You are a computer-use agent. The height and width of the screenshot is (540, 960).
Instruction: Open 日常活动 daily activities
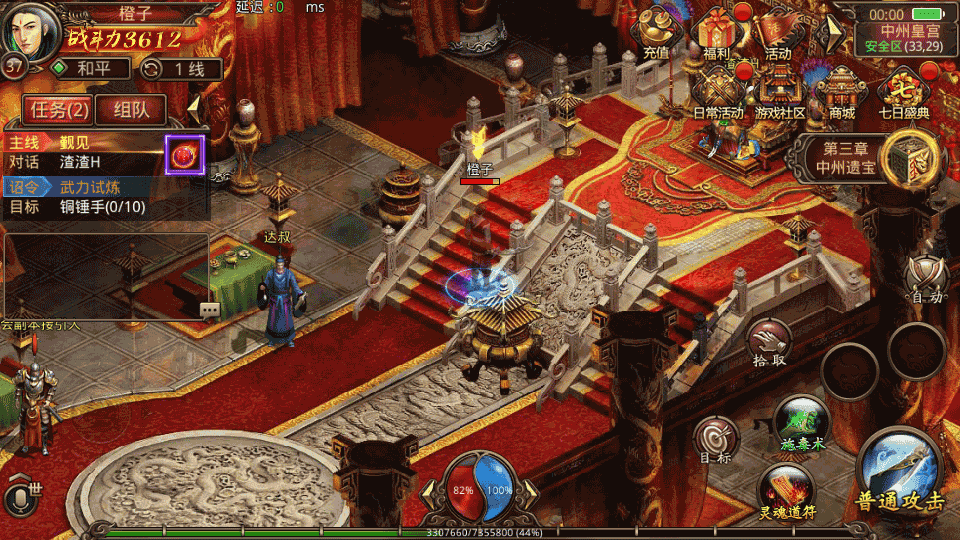(x=718, y=90)
